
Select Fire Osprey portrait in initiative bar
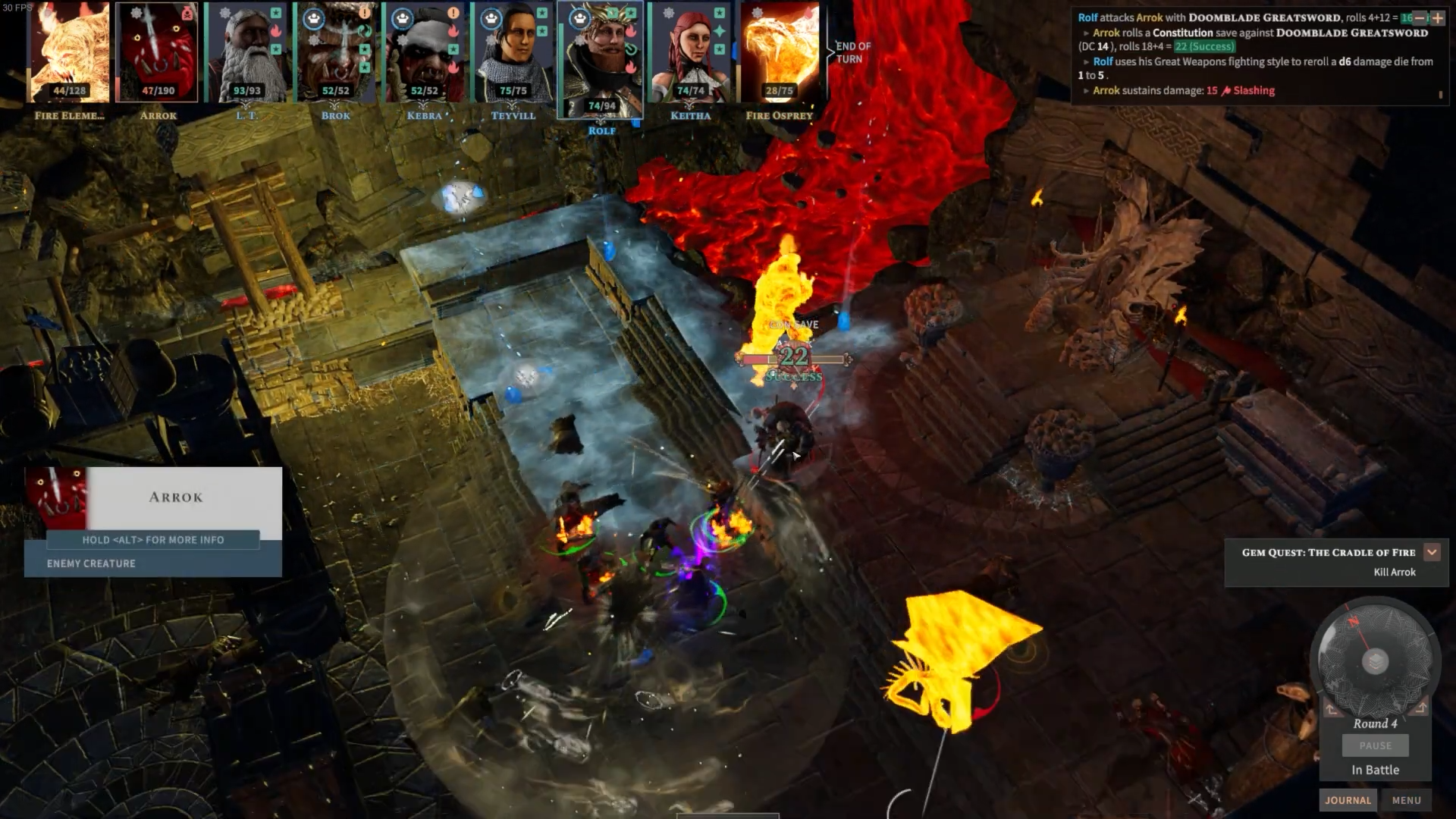(779, 53)
